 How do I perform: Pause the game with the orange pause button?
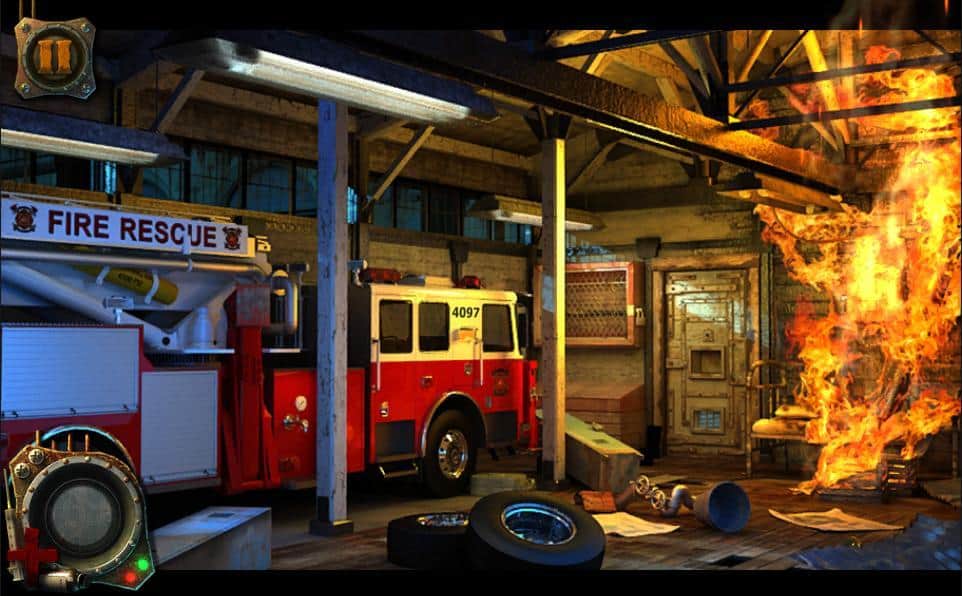54,55
